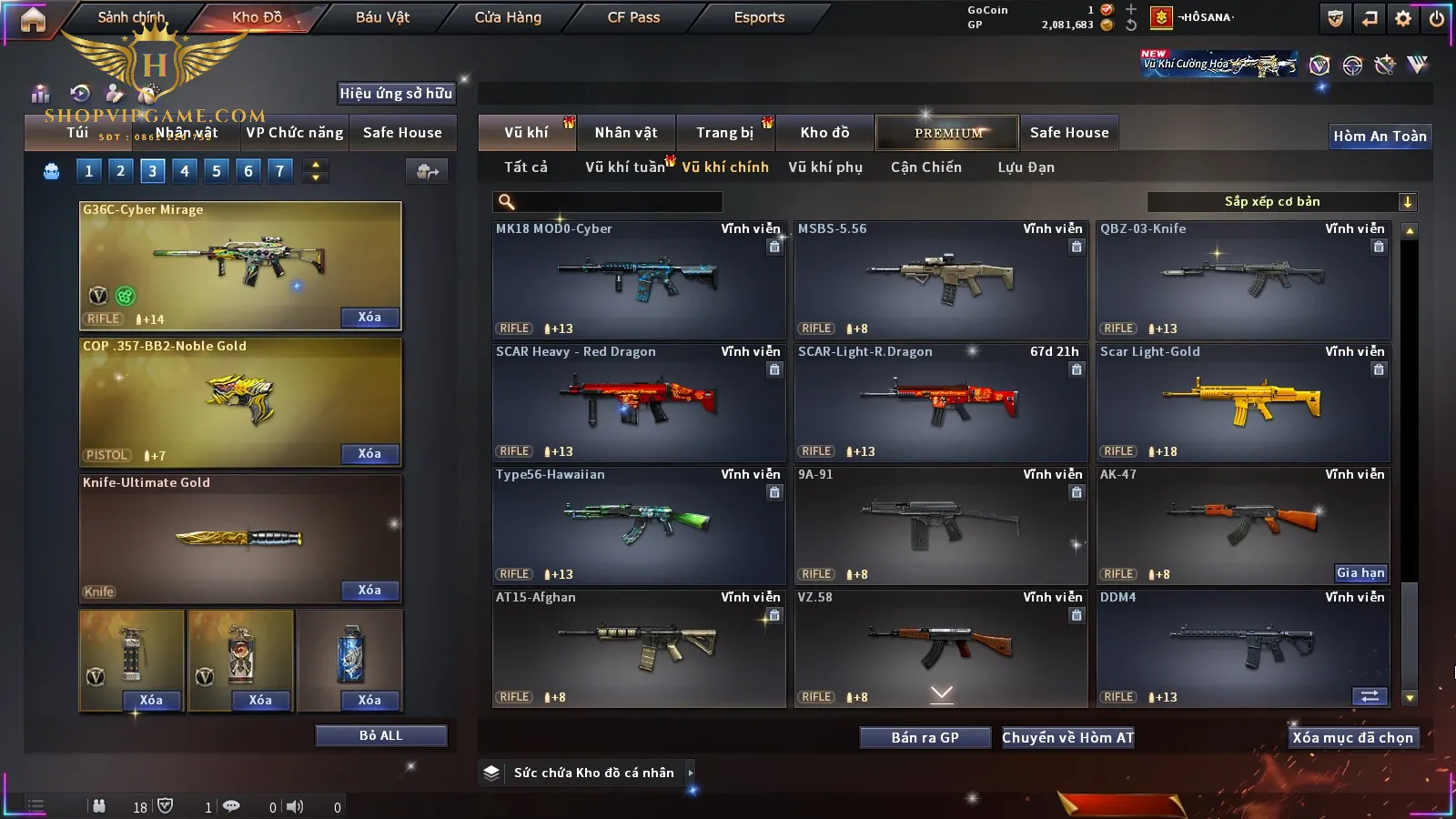Remove the G36C-Cyber Mirage with Xóa
The image size is (1456, 819).
point(369,318)
